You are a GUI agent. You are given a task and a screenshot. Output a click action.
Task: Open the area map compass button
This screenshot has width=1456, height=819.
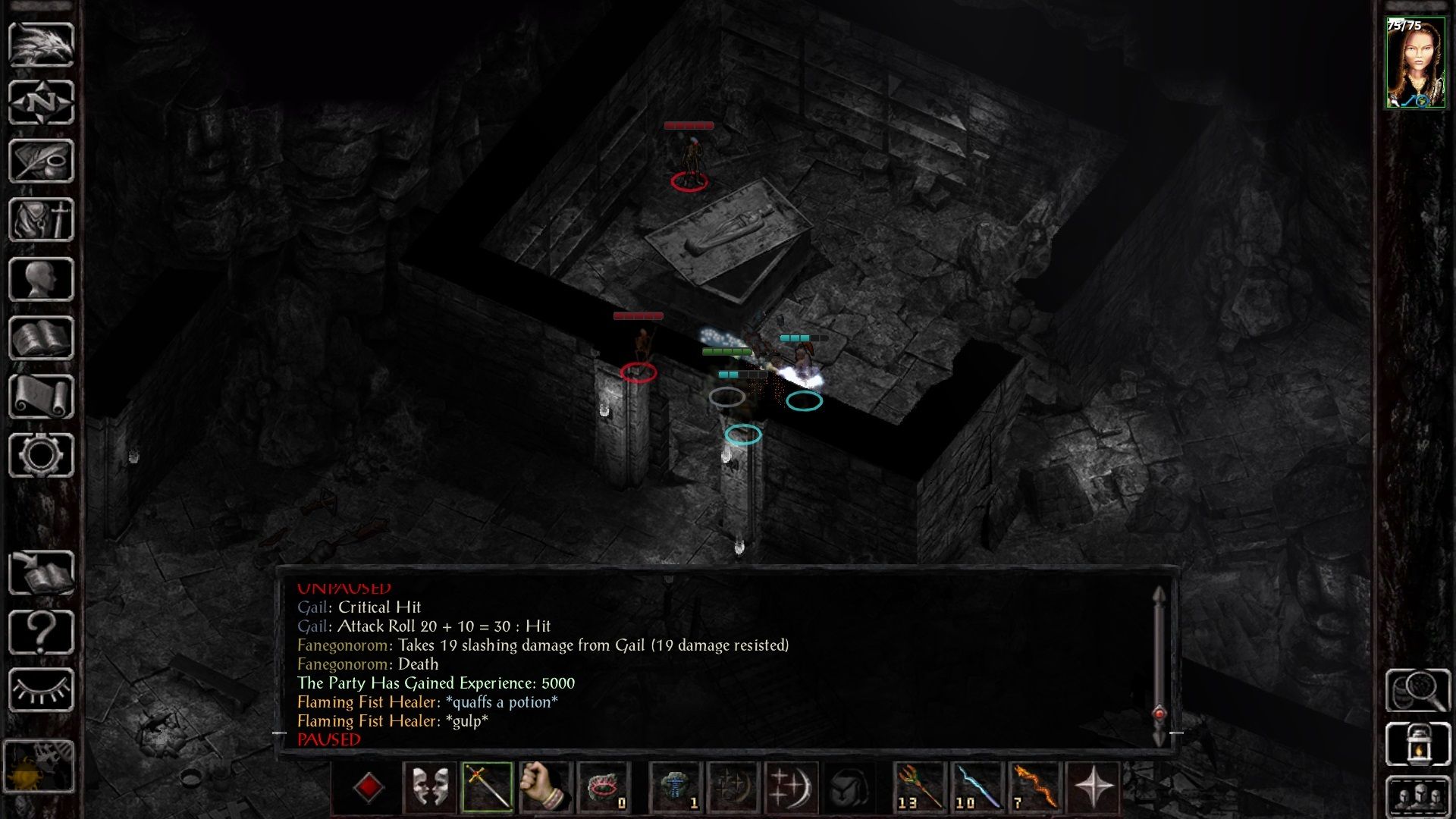41,102
